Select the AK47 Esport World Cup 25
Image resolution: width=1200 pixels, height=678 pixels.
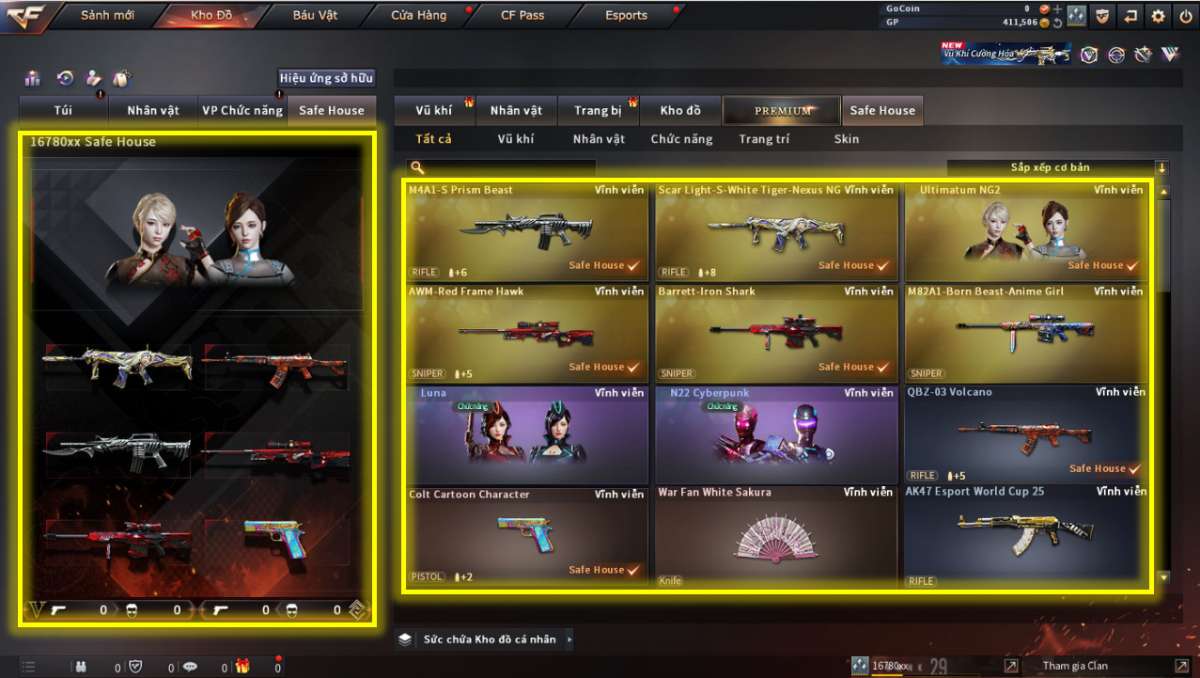pyautogui.click(x=1025, y=536)
